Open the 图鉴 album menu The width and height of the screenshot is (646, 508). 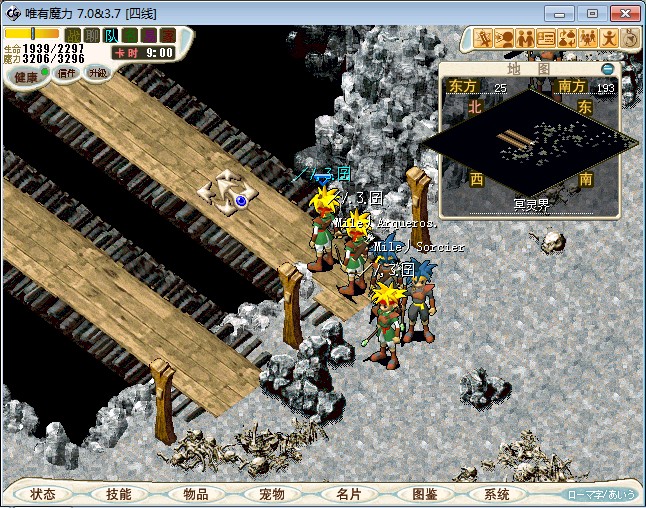click(424, 494)
